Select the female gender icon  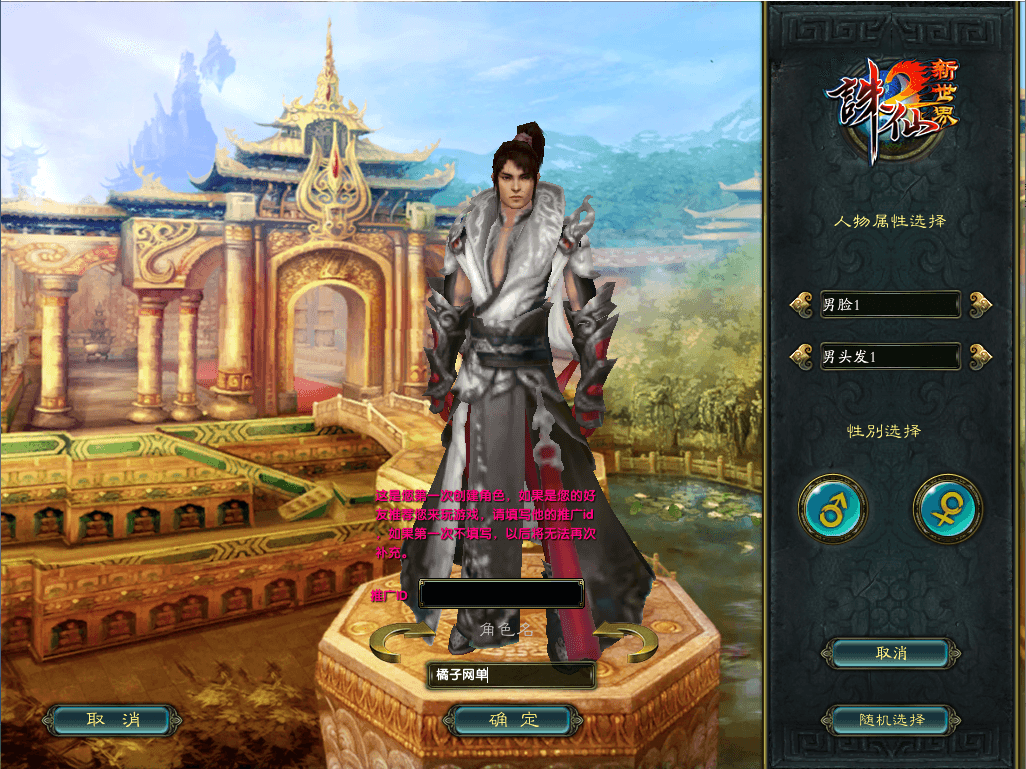coord(946,509)
